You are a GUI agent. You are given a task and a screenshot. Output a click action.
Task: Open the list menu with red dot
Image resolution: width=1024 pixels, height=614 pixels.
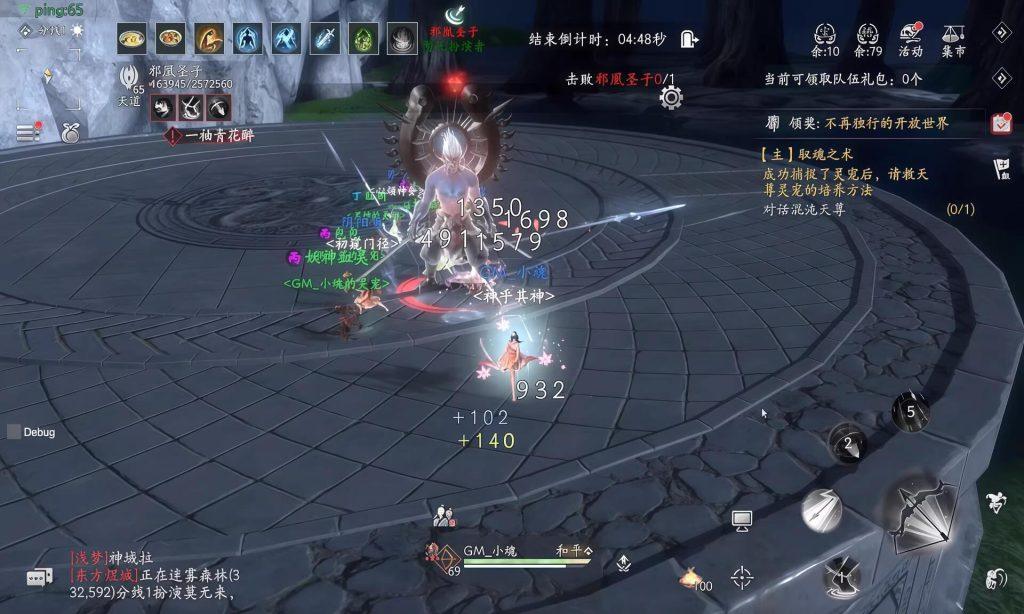pyautogui.click(x=28, y=133)
